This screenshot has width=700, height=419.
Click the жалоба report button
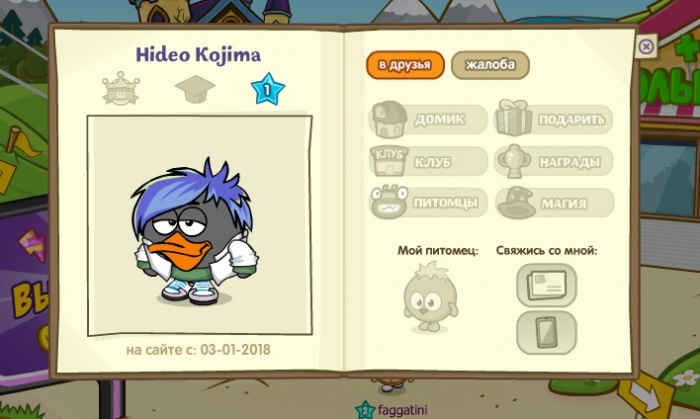point(490,65)
